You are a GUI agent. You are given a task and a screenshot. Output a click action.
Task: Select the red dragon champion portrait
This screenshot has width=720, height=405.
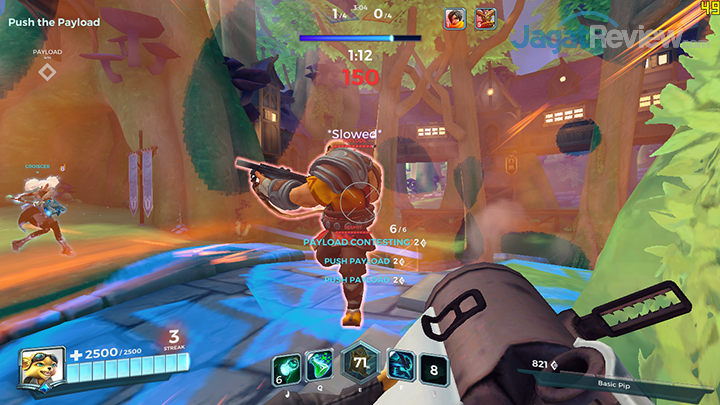pos(486,17)
